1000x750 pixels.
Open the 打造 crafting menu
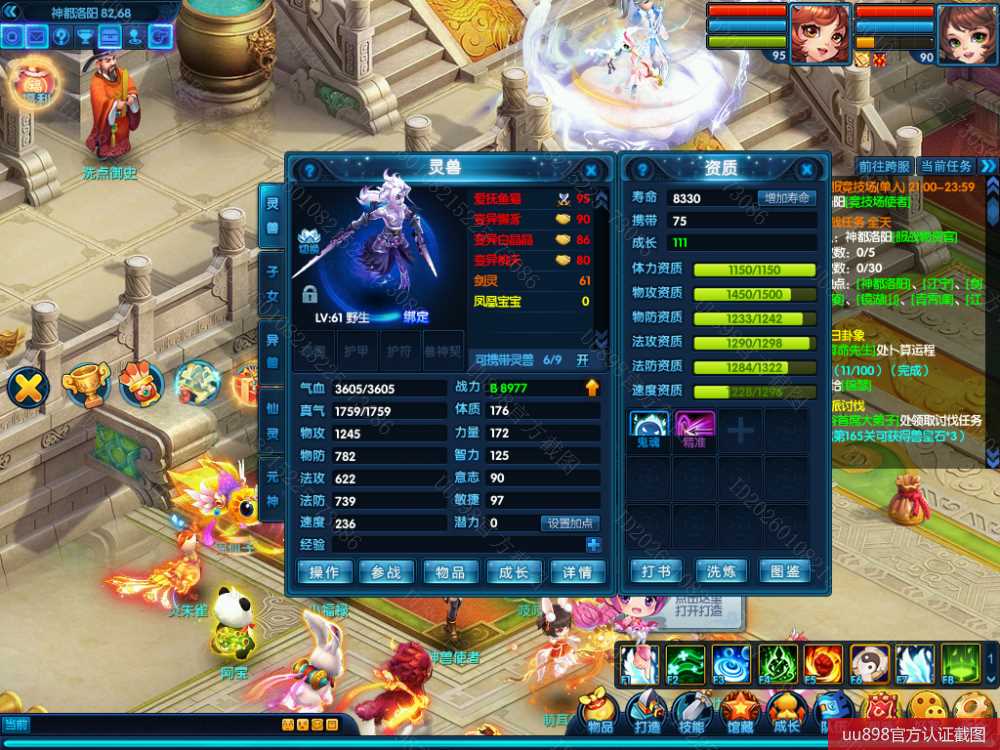tap(647, 712)
